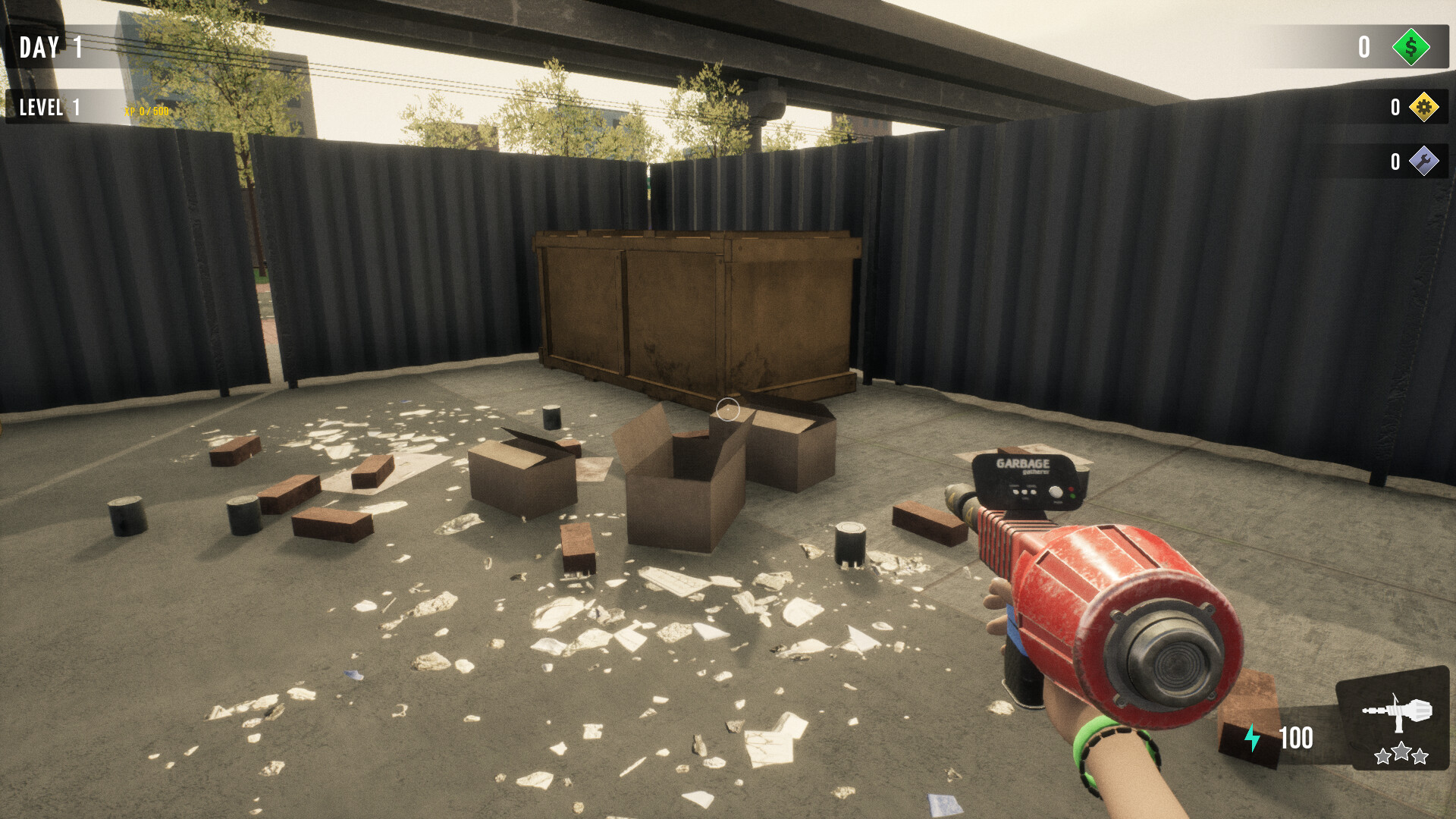Toggle the rightmost star on the weapon card
The width and height of the screenshot is (1456, 819).
(1420, 756)
